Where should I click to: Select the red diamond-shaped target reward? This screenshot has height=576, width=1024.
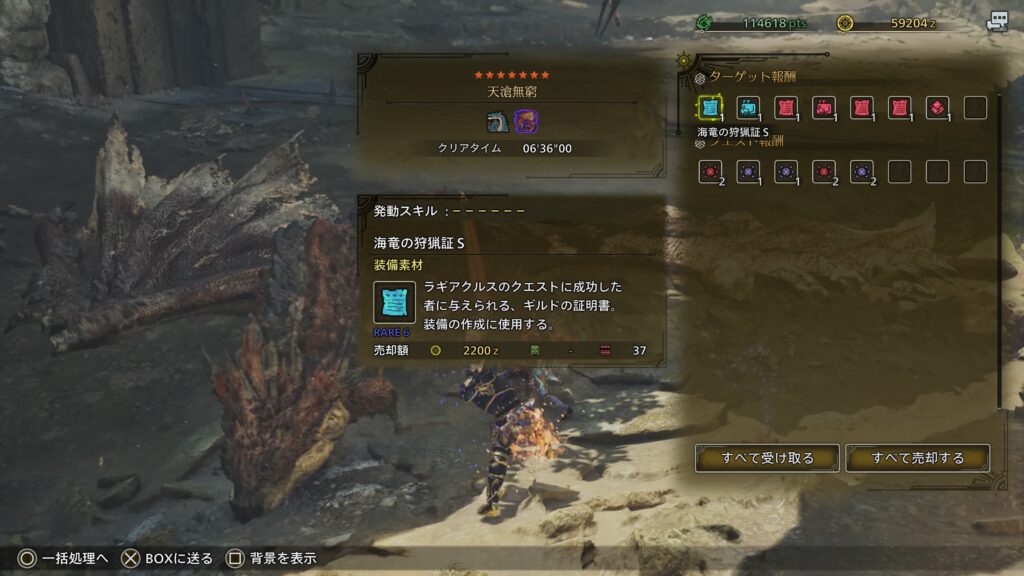[x=937, y=108]
